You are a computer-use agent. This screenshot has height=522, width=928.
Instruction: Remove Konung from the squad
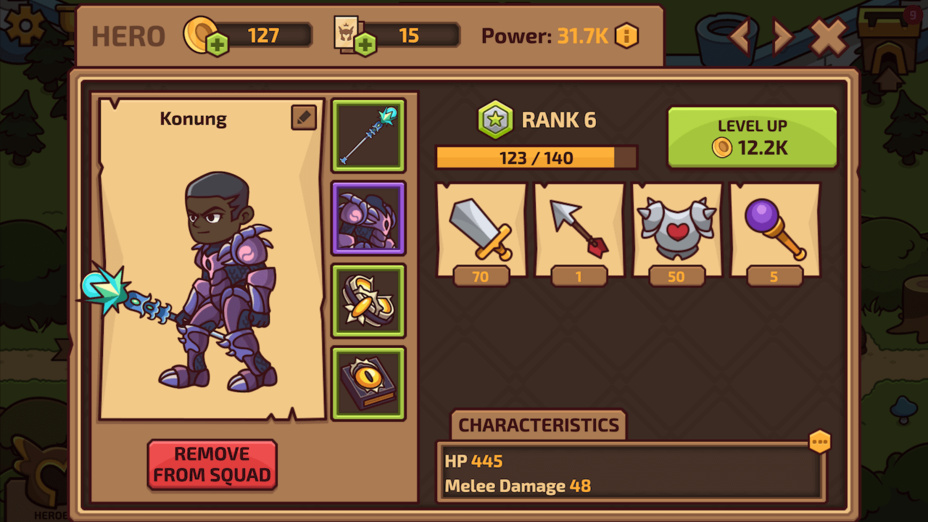(x=212, y=465)
